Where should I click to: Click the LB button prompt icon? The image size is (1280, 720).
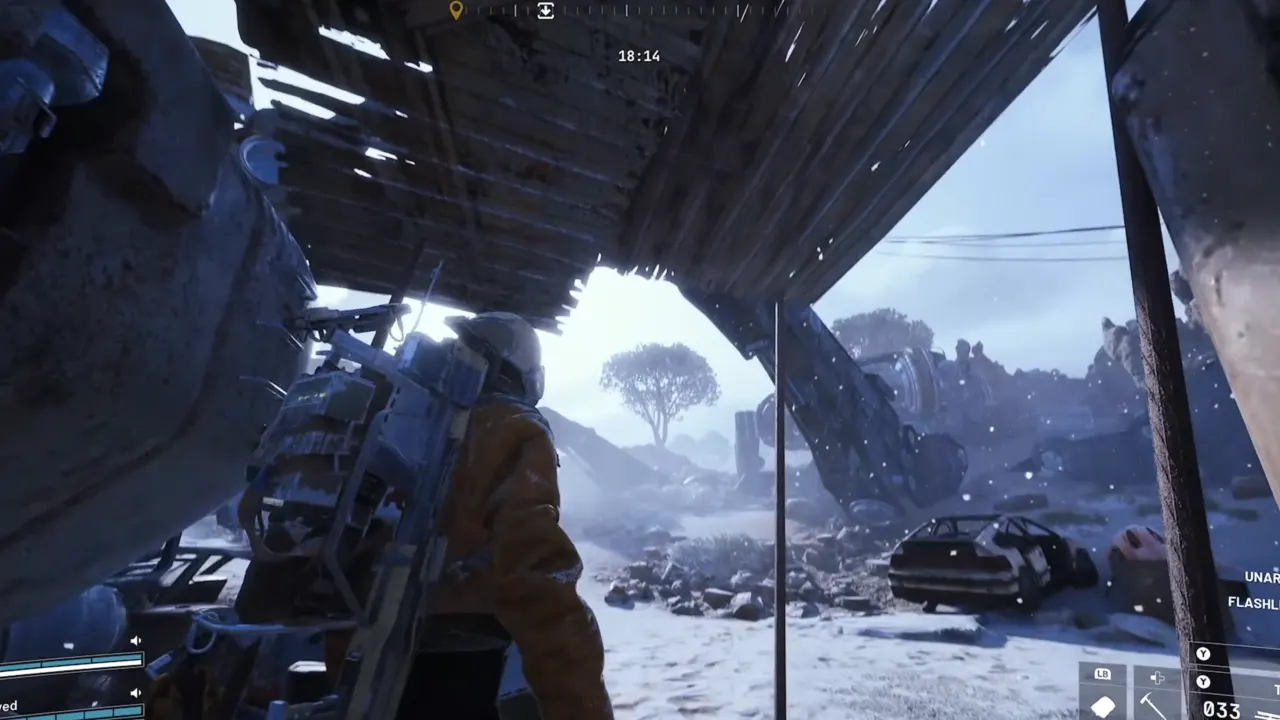coord(1103,674)
